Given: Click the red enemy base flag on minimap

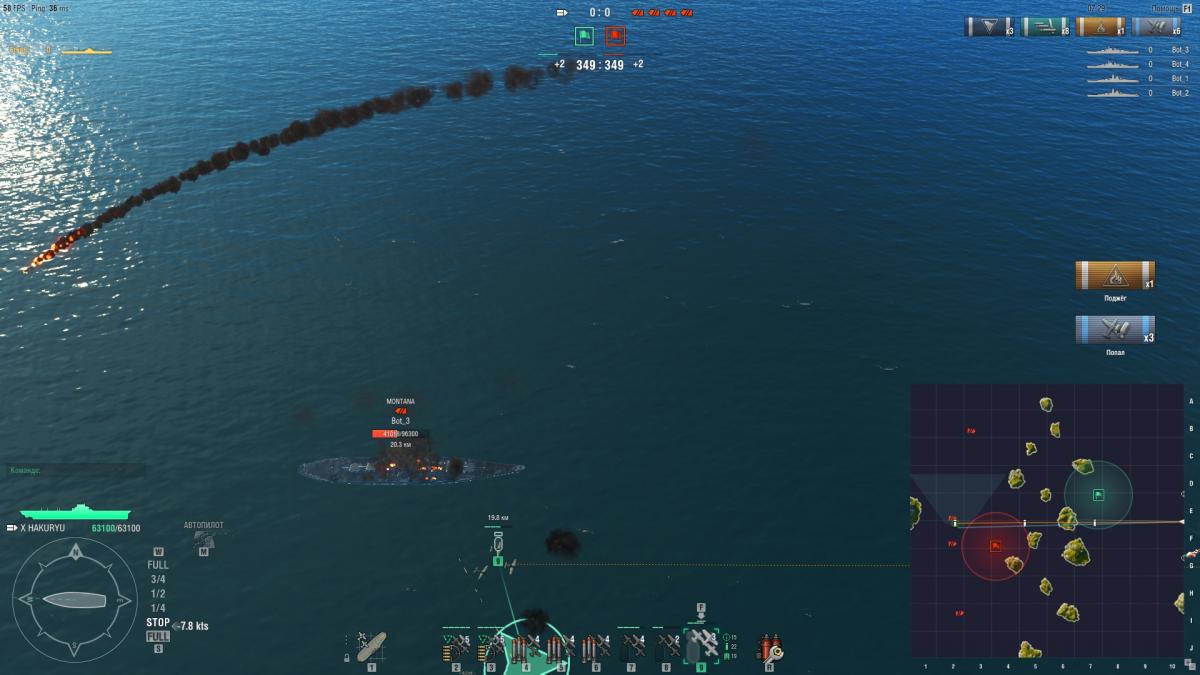Looking at the screenshot, I should pyautogui.click(x=996, y=546).
